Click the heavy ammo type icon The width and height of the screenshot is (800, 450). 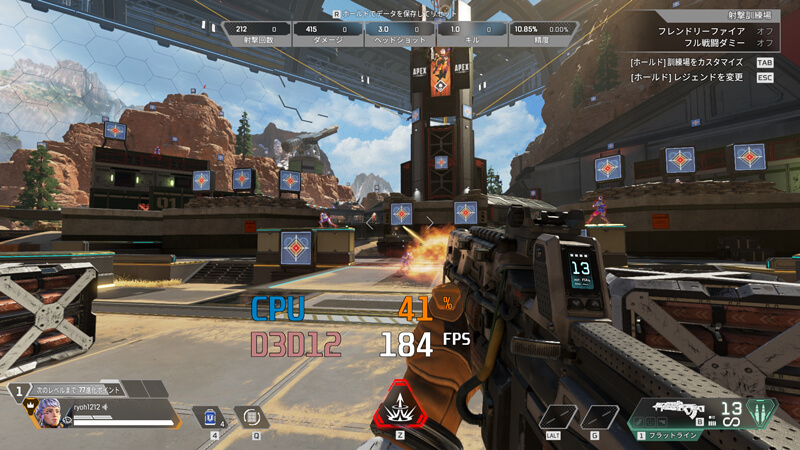pyautogui.click(x=763, y=412)
